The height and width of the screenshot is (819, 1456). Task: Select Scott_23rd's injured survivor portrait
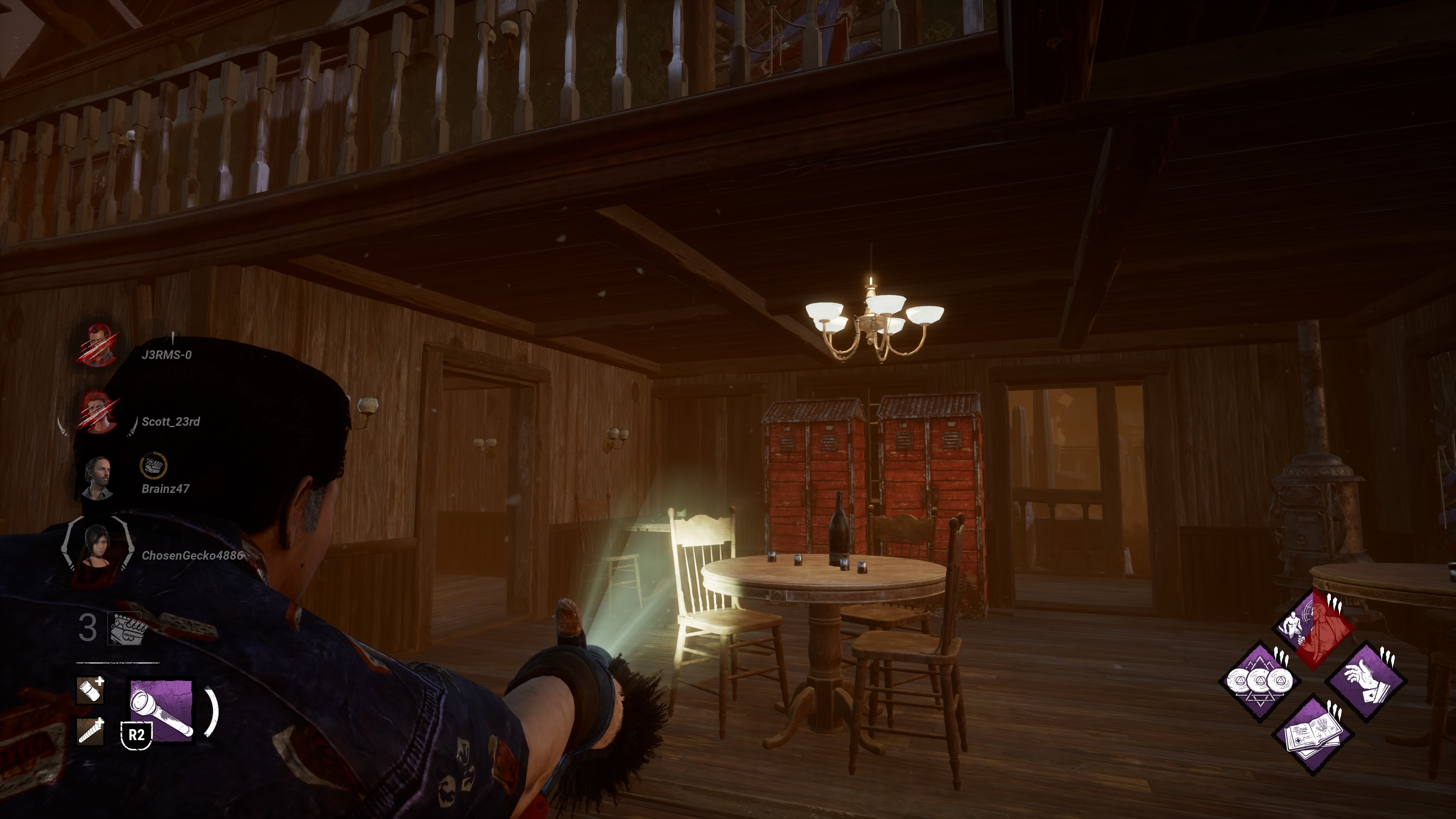pyautogui.click(x=99, y=411)
